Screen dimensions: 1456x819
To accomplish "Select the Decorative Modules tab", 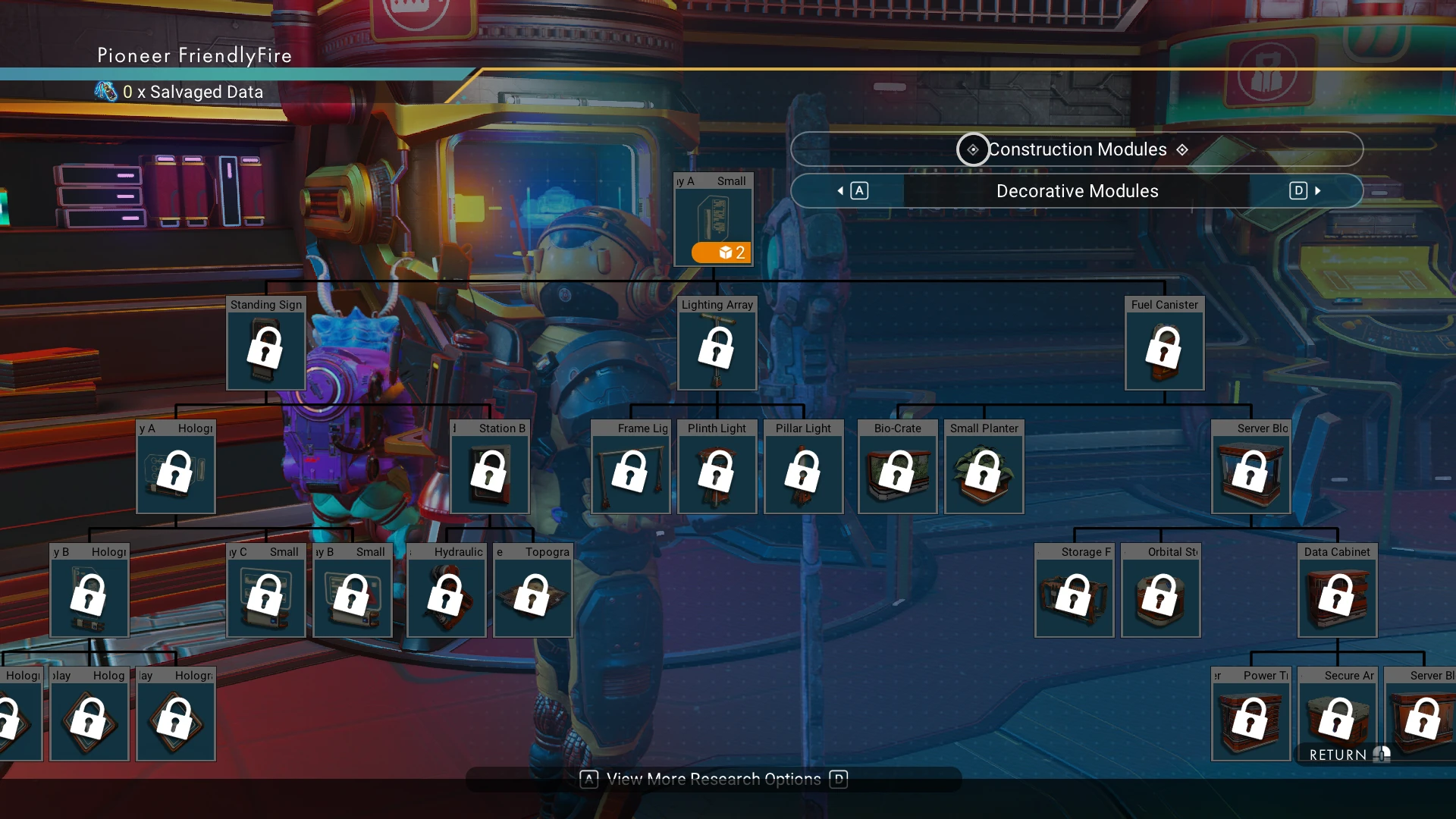I will [1077, 191].
